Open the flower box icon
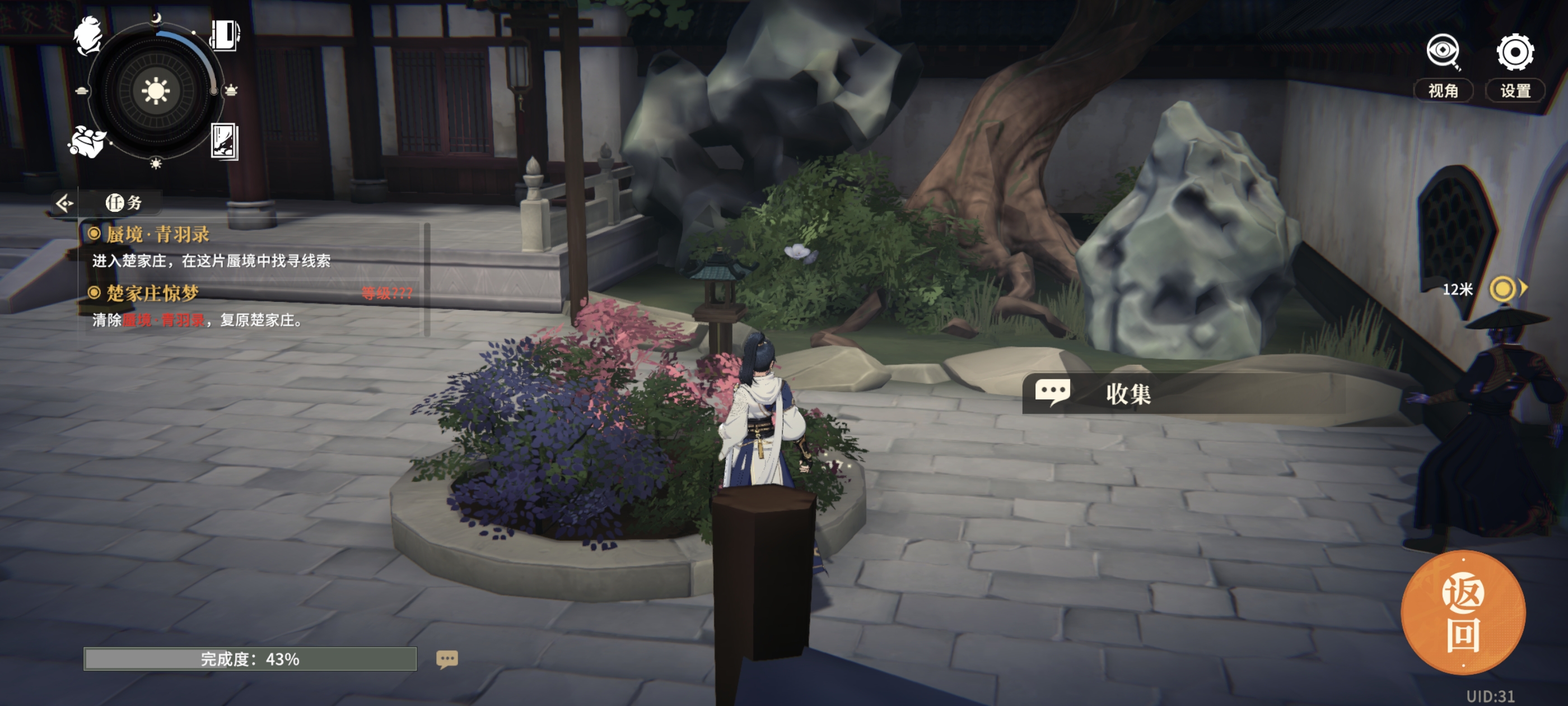Screen dimensions: 1568x706 point(87,142)
